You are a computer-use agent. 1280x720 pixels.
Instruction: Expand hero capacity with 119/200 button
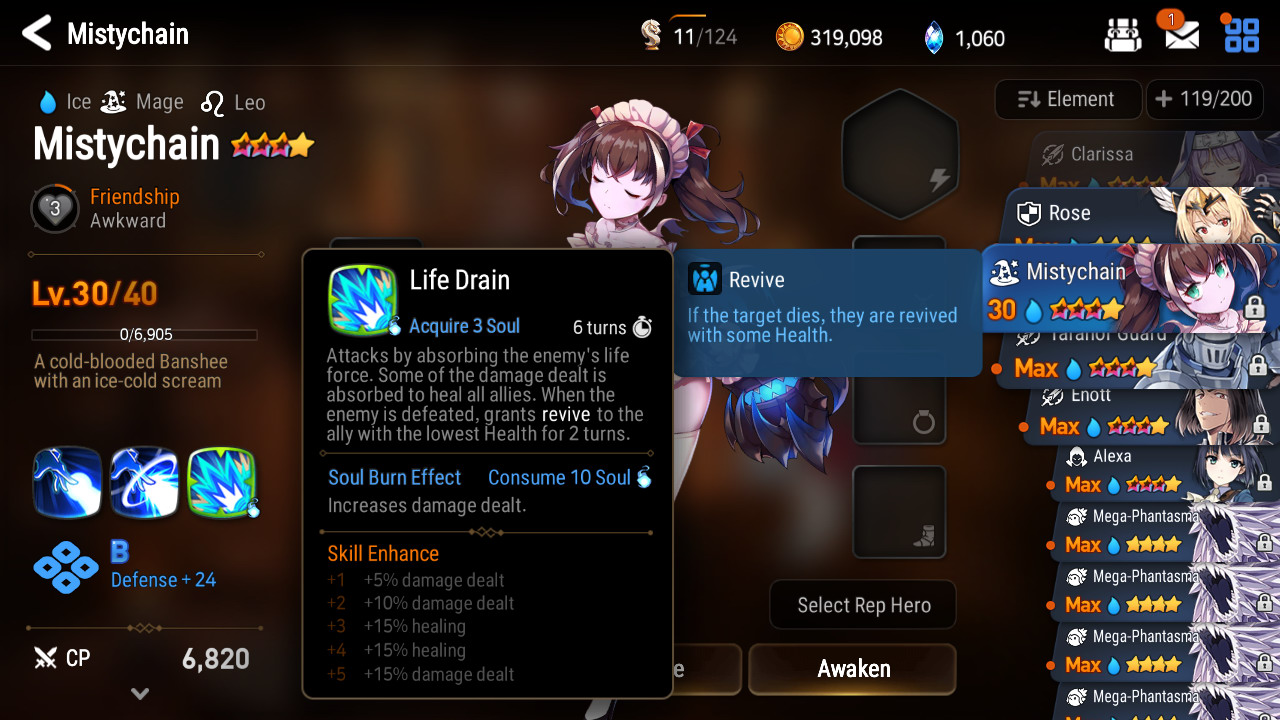1203,99
